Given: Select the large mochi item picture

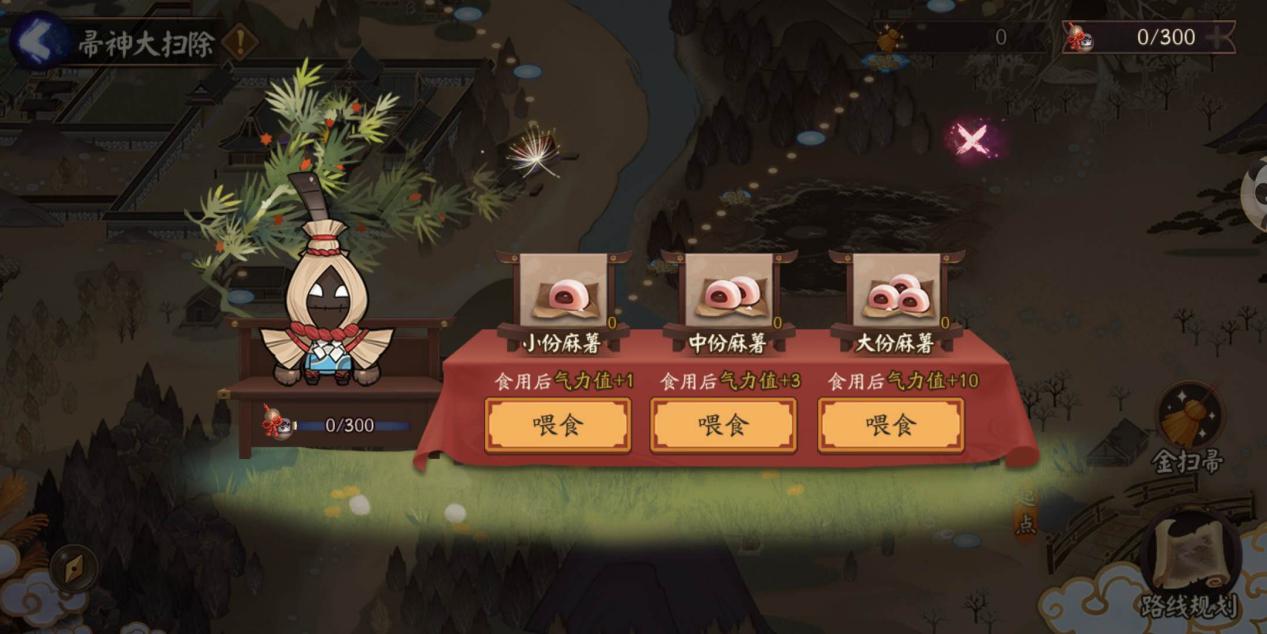Looking at the screenshot, I should pos(897,290).
